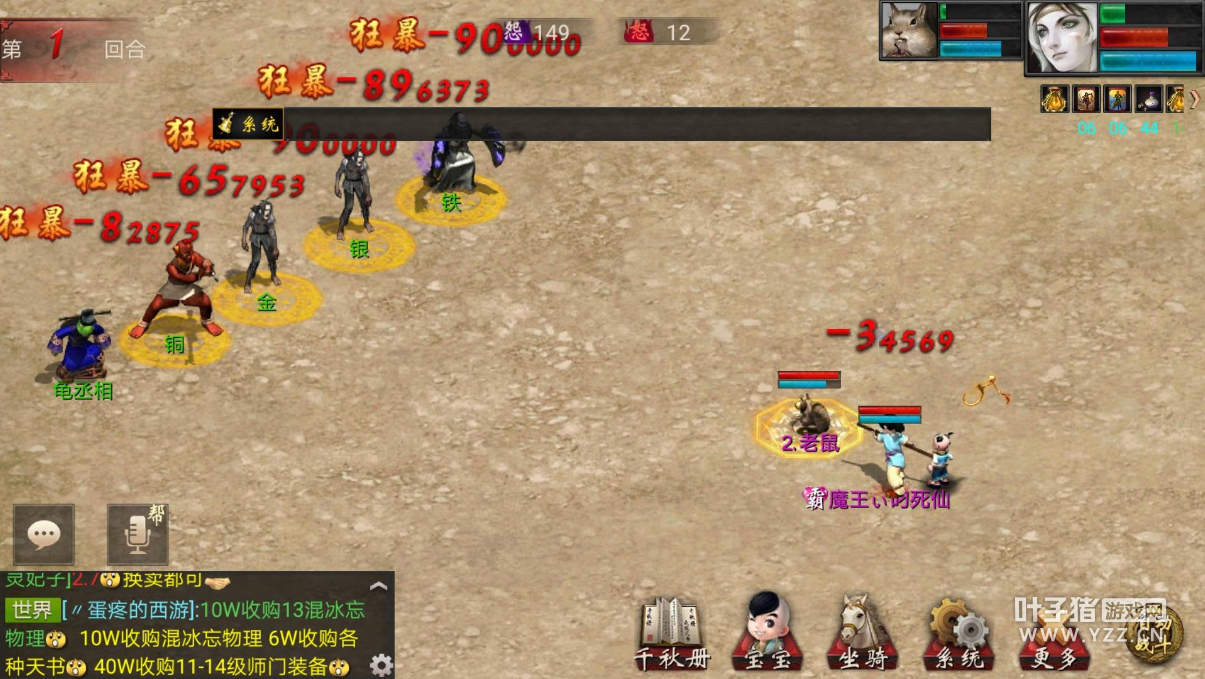Open the 坐骑 mount menu
This screenshot has width=1205, height=679.
861,632
